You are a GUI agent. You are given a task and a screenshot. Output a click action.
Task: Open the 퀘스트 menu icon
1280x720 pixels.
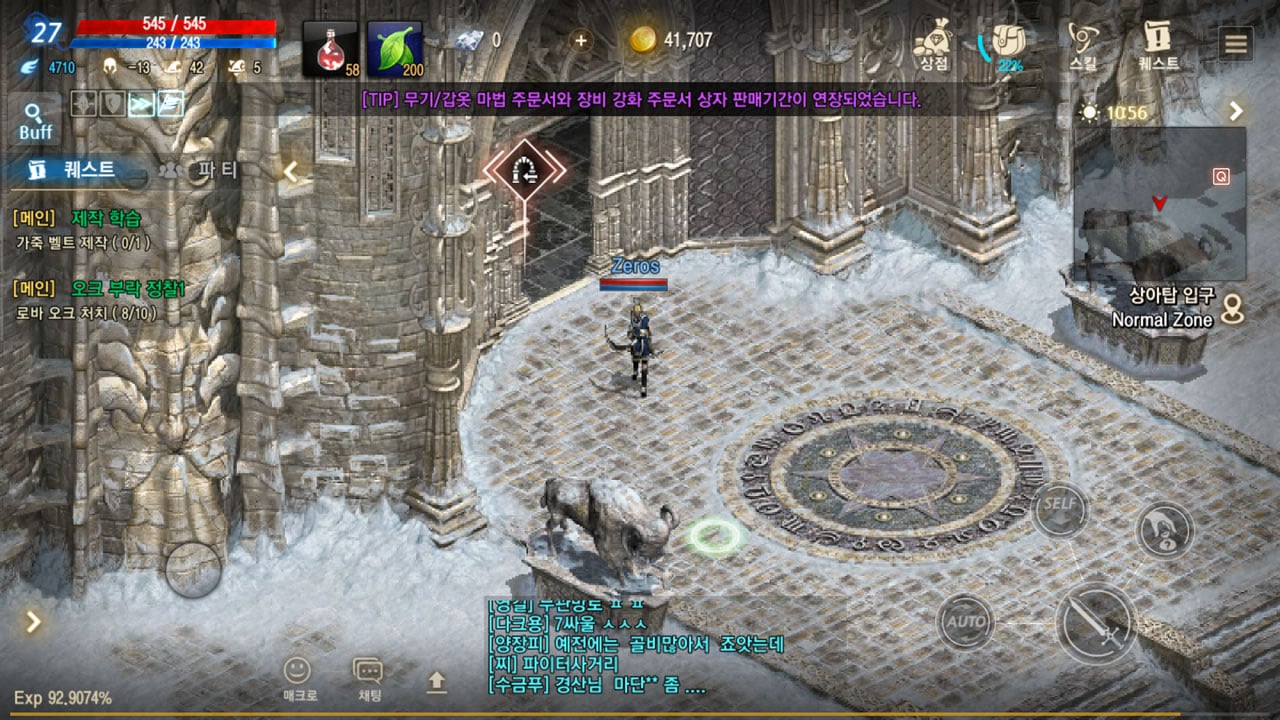coord(1158,45)
